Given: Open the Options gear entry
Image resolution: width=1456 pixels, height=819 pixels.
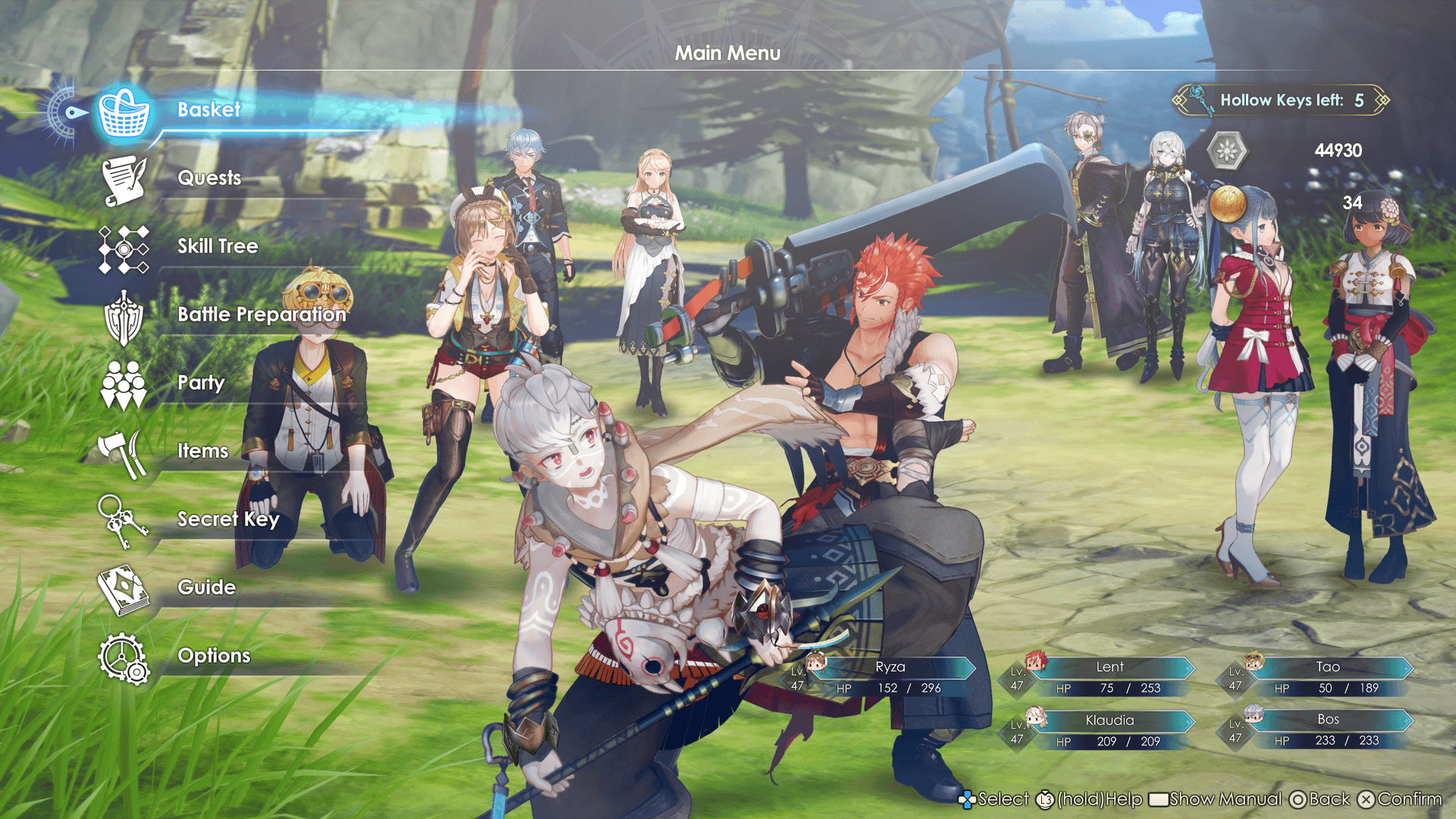Looking at the screenshot, I should click(x=213, y=656).
